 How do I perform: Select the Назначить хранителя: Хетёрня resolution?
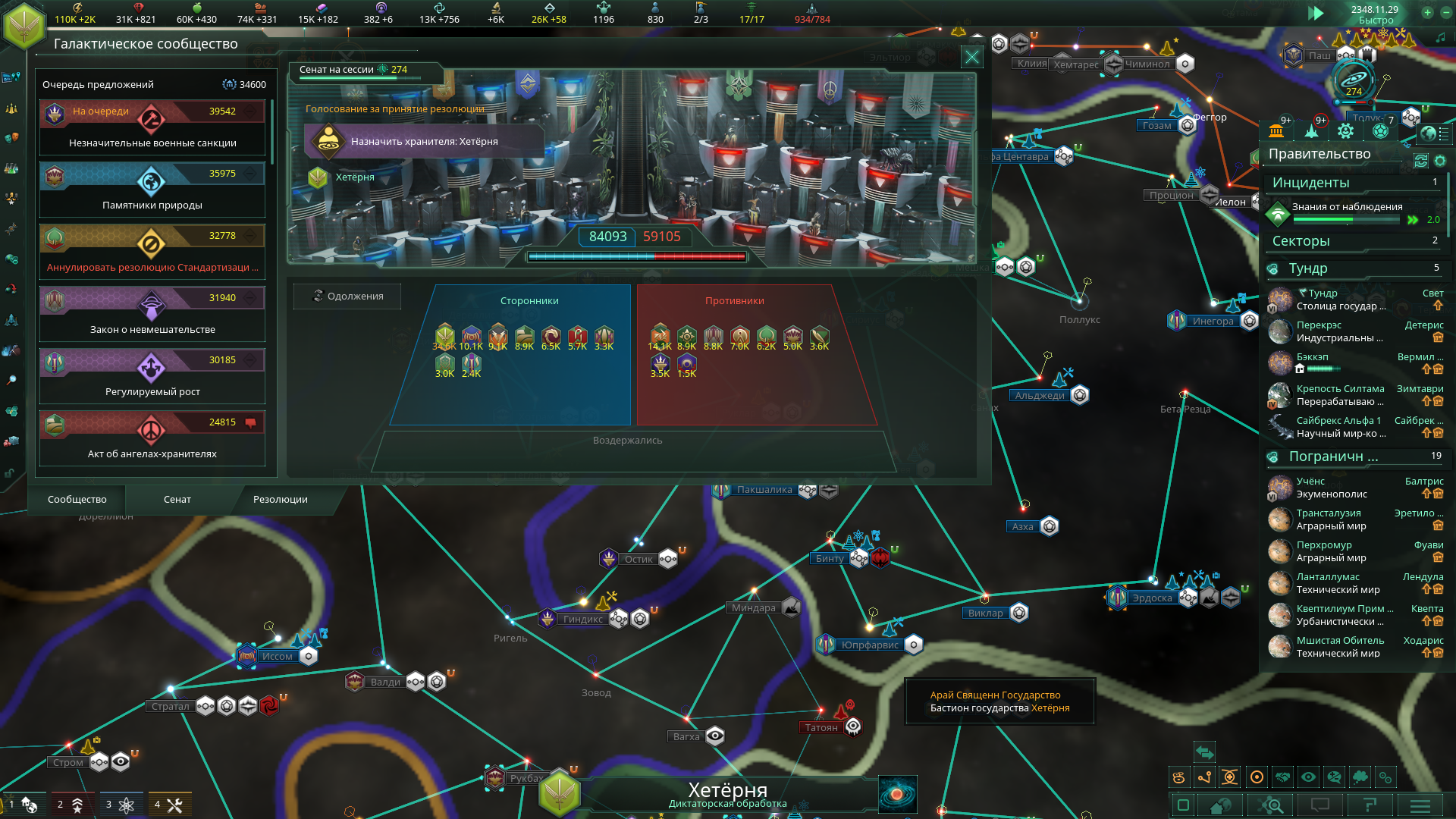[x=424, y=141]
